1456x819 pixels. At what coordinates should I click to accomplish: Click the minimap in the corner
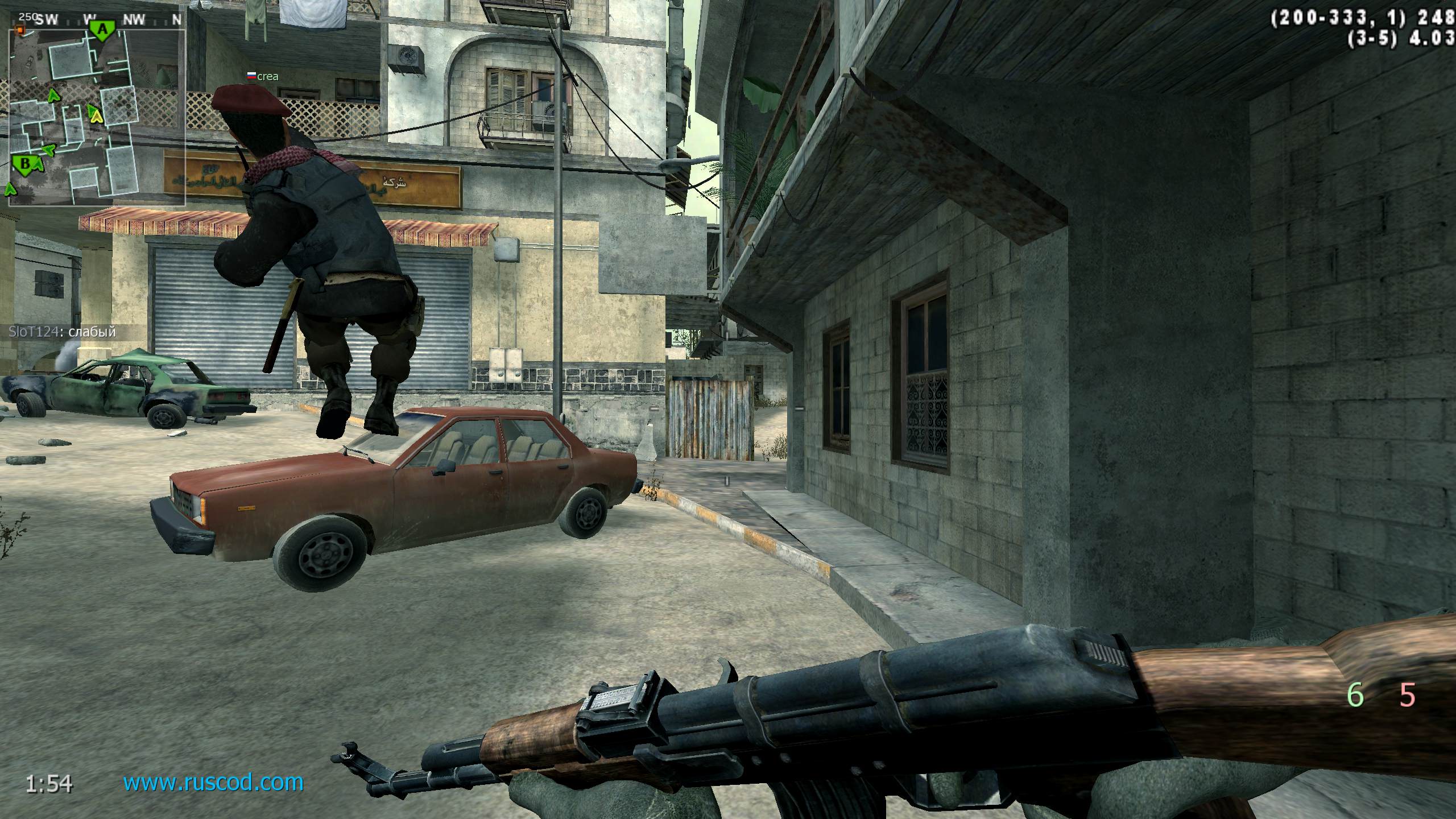[x=97, y=117]
